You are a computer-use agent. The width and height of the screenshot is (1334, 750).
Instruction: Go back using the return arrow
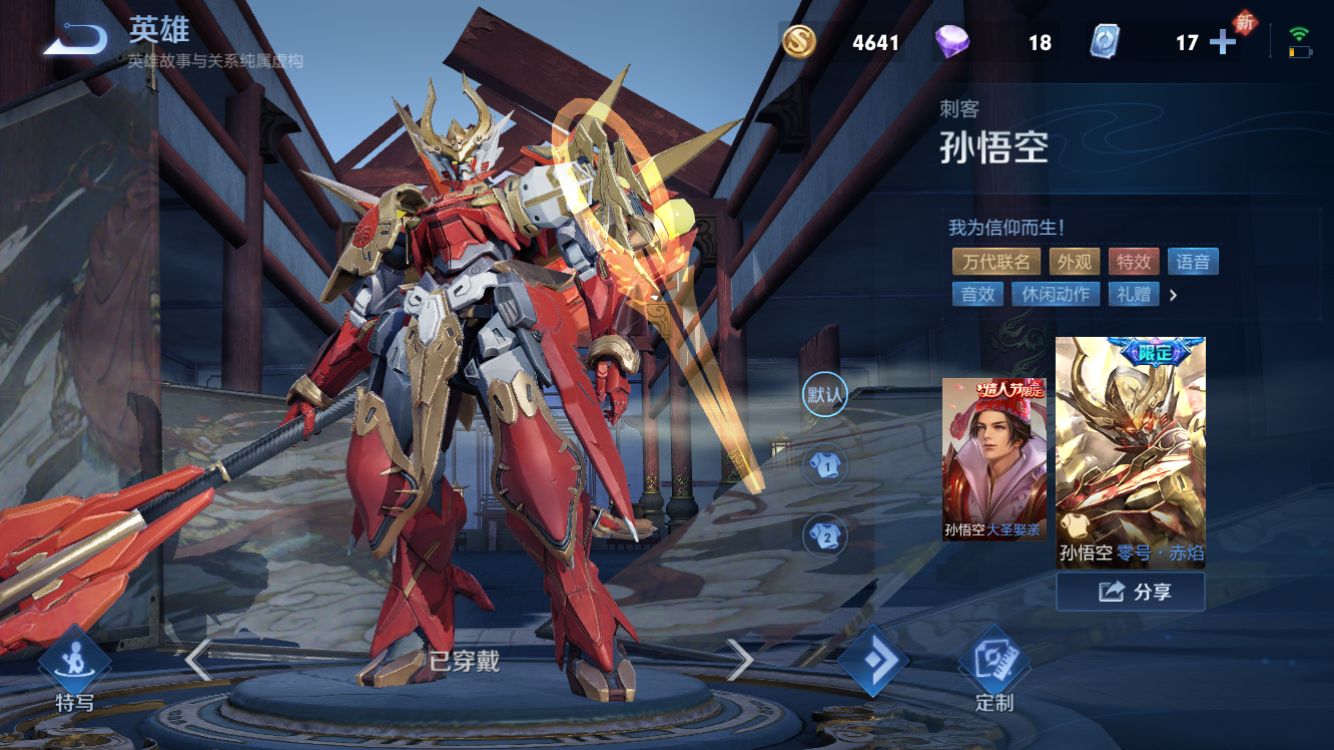coord(75,39)
